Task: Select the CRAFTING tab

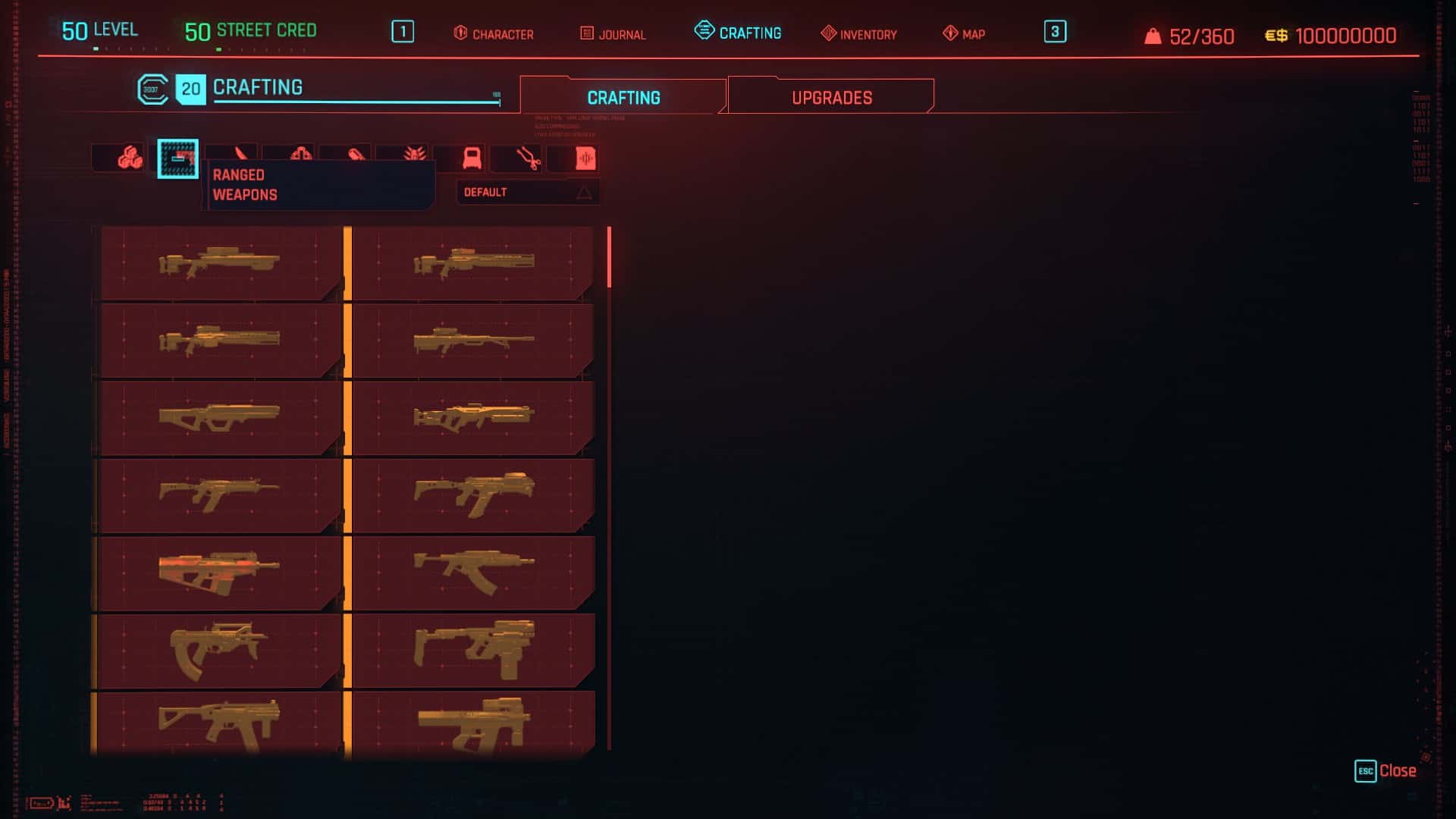Action: 622,97
